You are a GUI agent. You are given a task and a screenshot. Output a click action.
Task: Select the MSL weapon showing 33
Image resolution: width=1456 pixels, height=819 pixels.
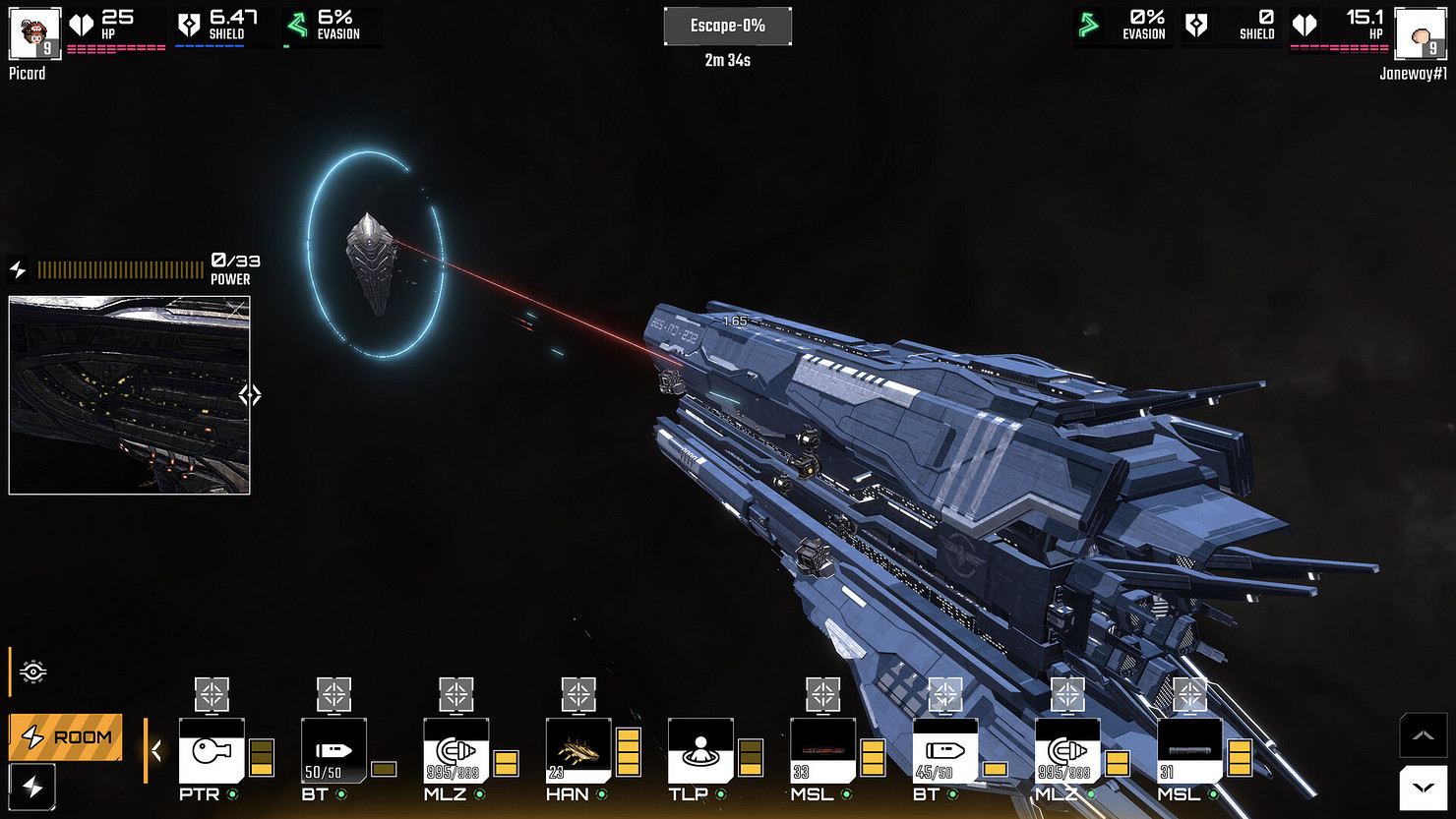822,750
